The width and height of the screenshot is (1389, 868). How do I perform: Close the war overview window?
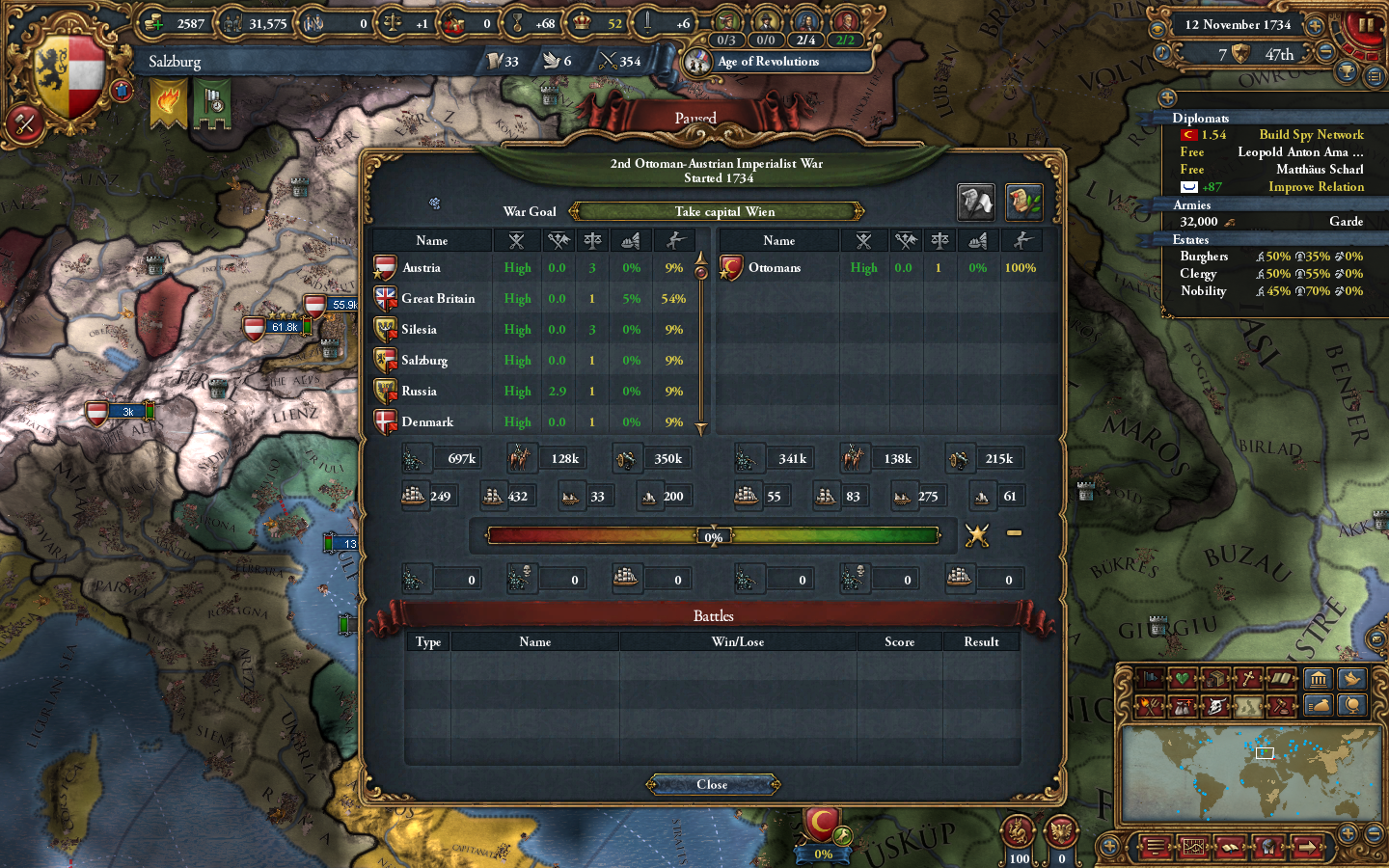click(712, 784)
